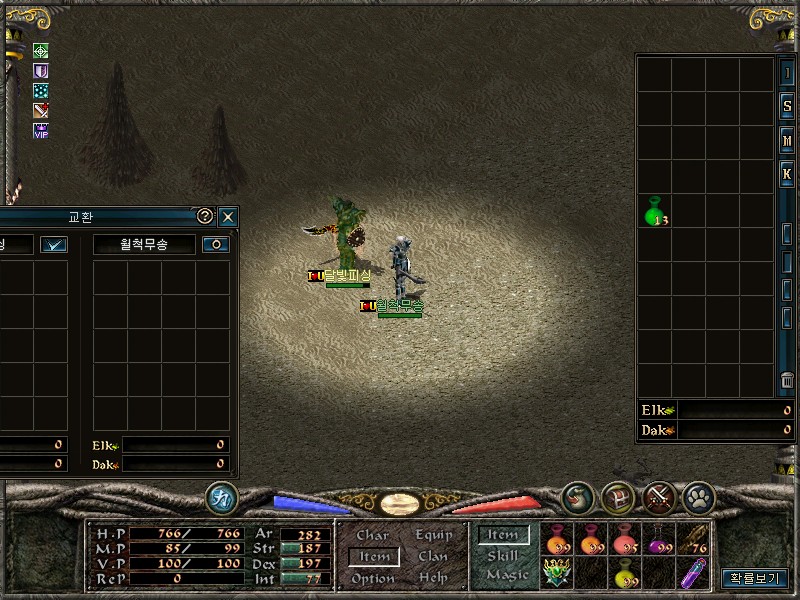Open the Option menu
800x600 pixels.
(x=373, y=578)
